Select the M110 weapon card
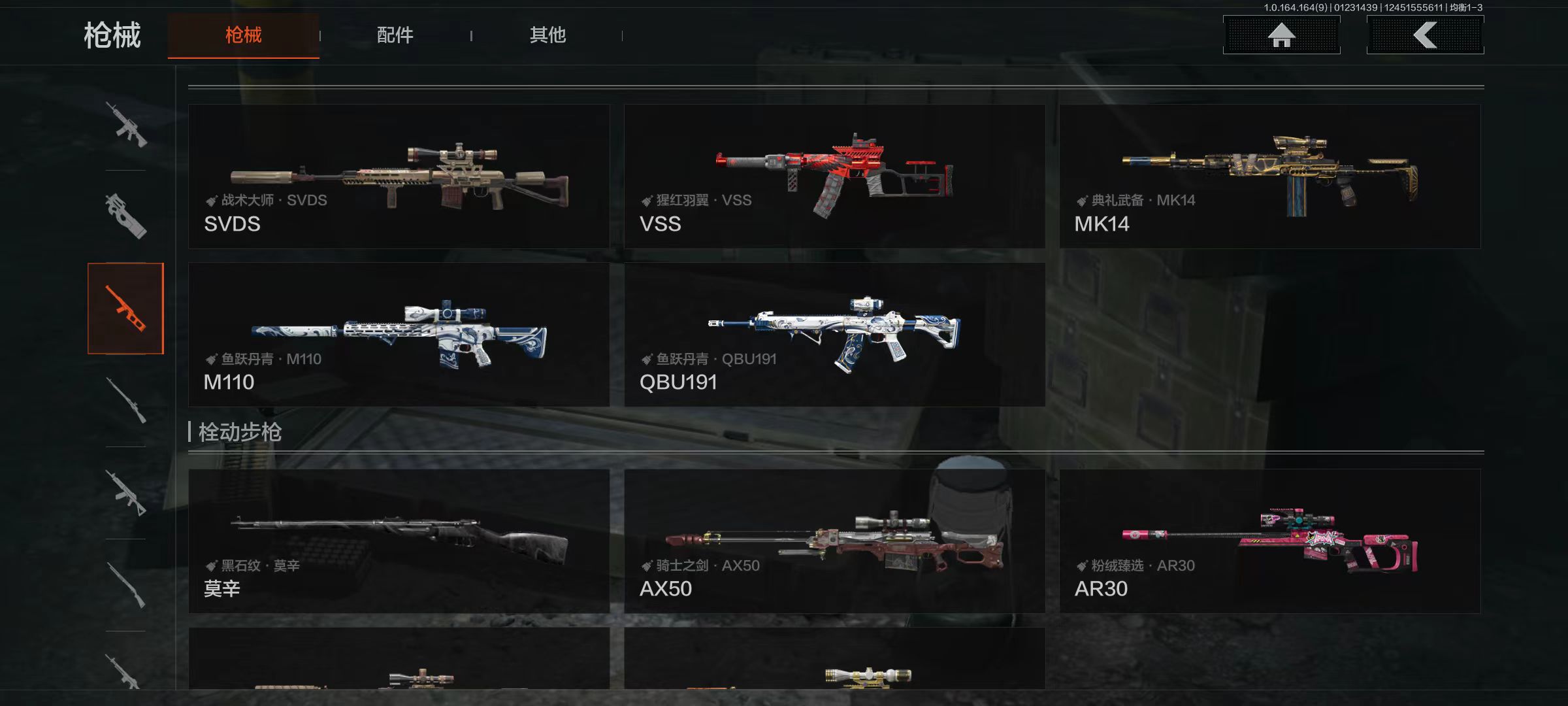The height and width of the screenshot is (706, 1568). 399,335
